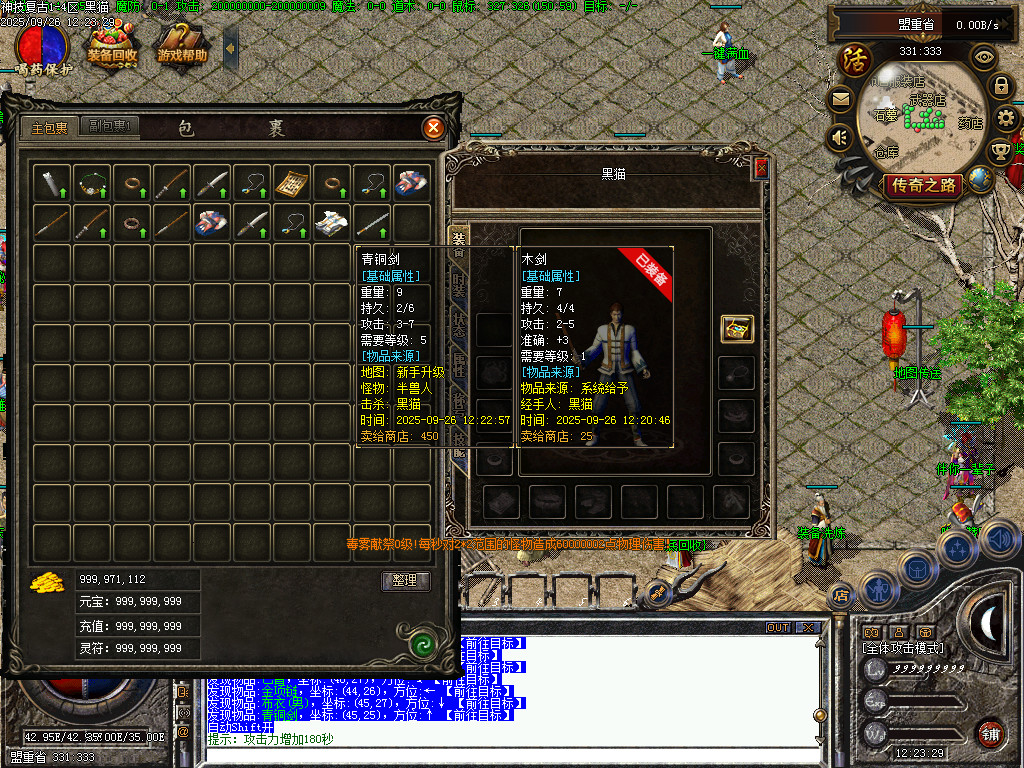The image size is (1024, 768).
Task: Click the OUT button above chat
Action: coord(778,627)
